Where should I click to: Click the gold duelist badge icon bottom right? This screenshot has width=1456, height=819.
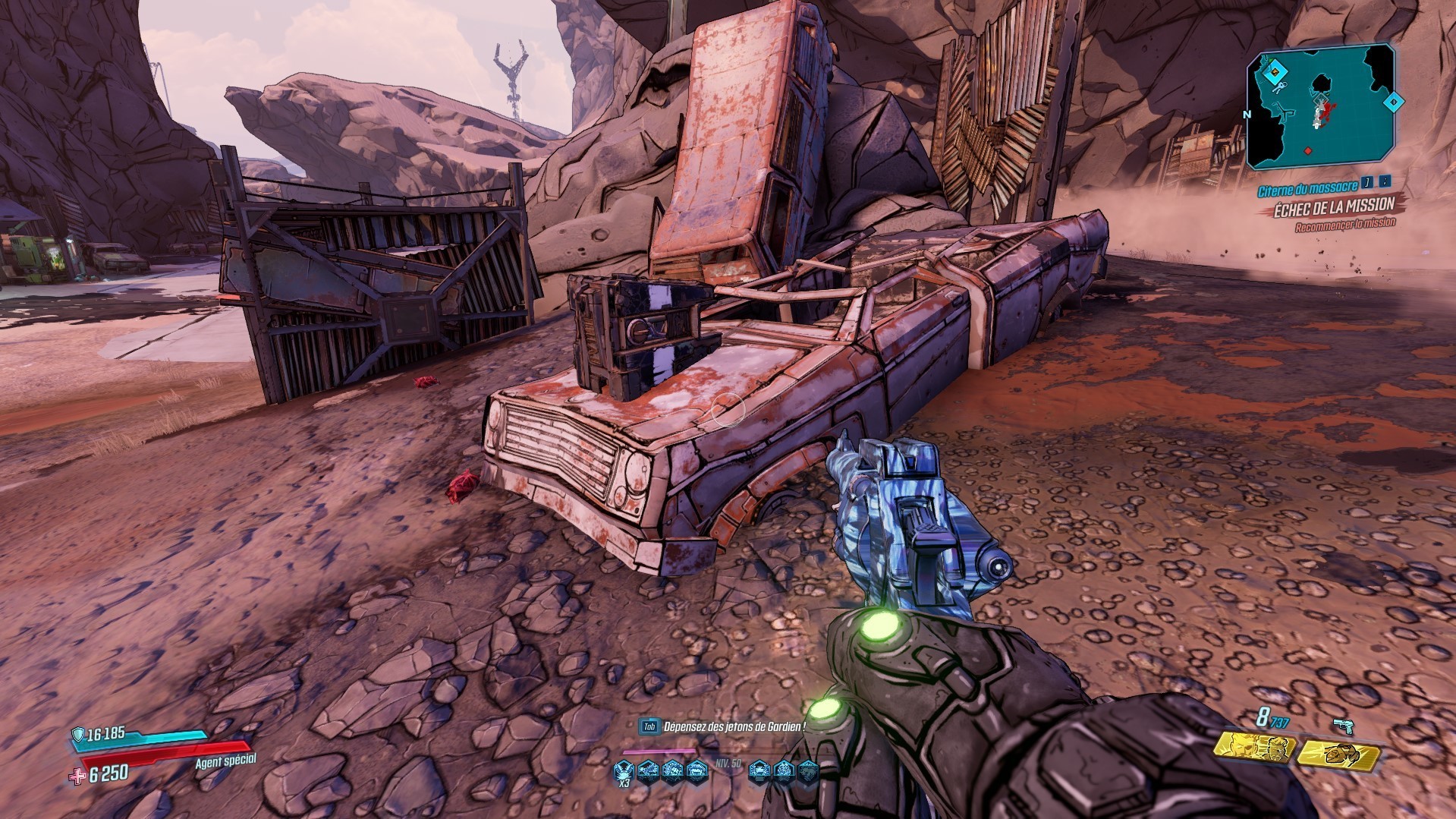point(1340,754)
